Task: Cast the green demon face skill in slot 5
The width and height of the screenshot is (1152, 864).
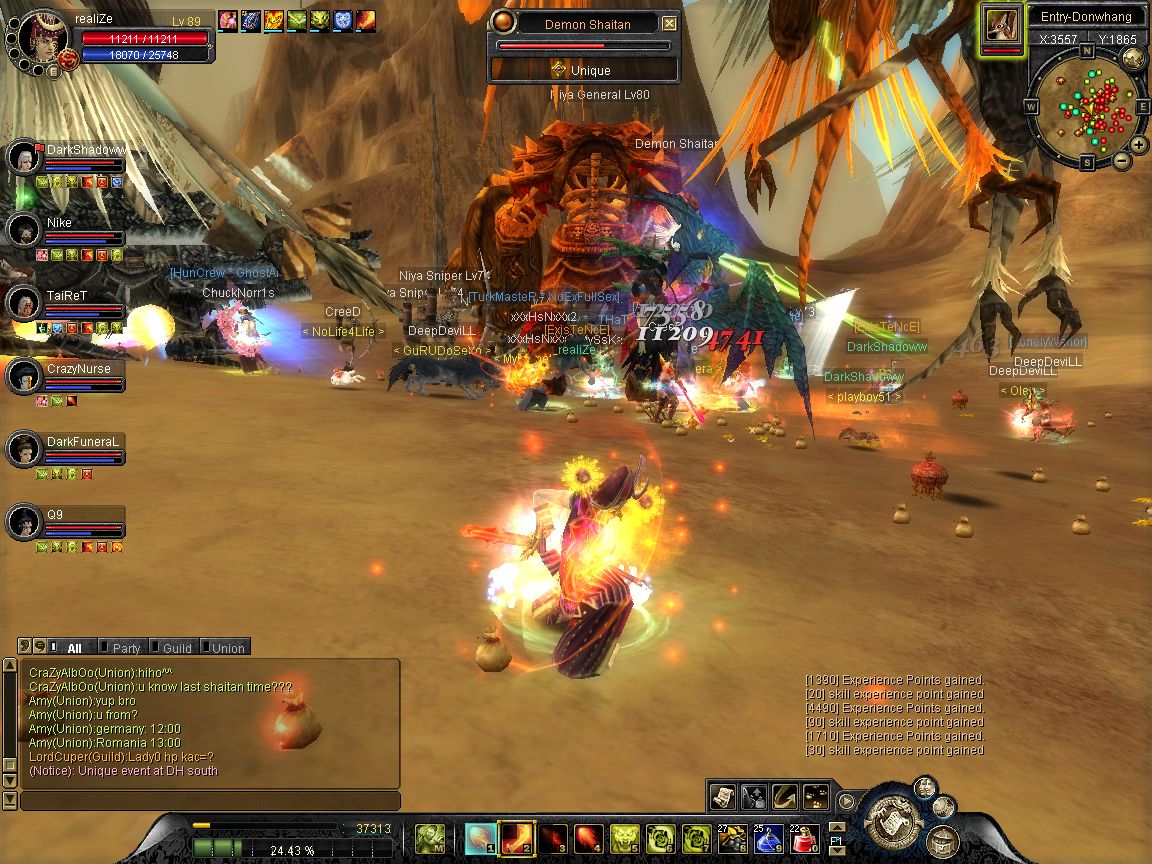Action: [x=625, y=838]
